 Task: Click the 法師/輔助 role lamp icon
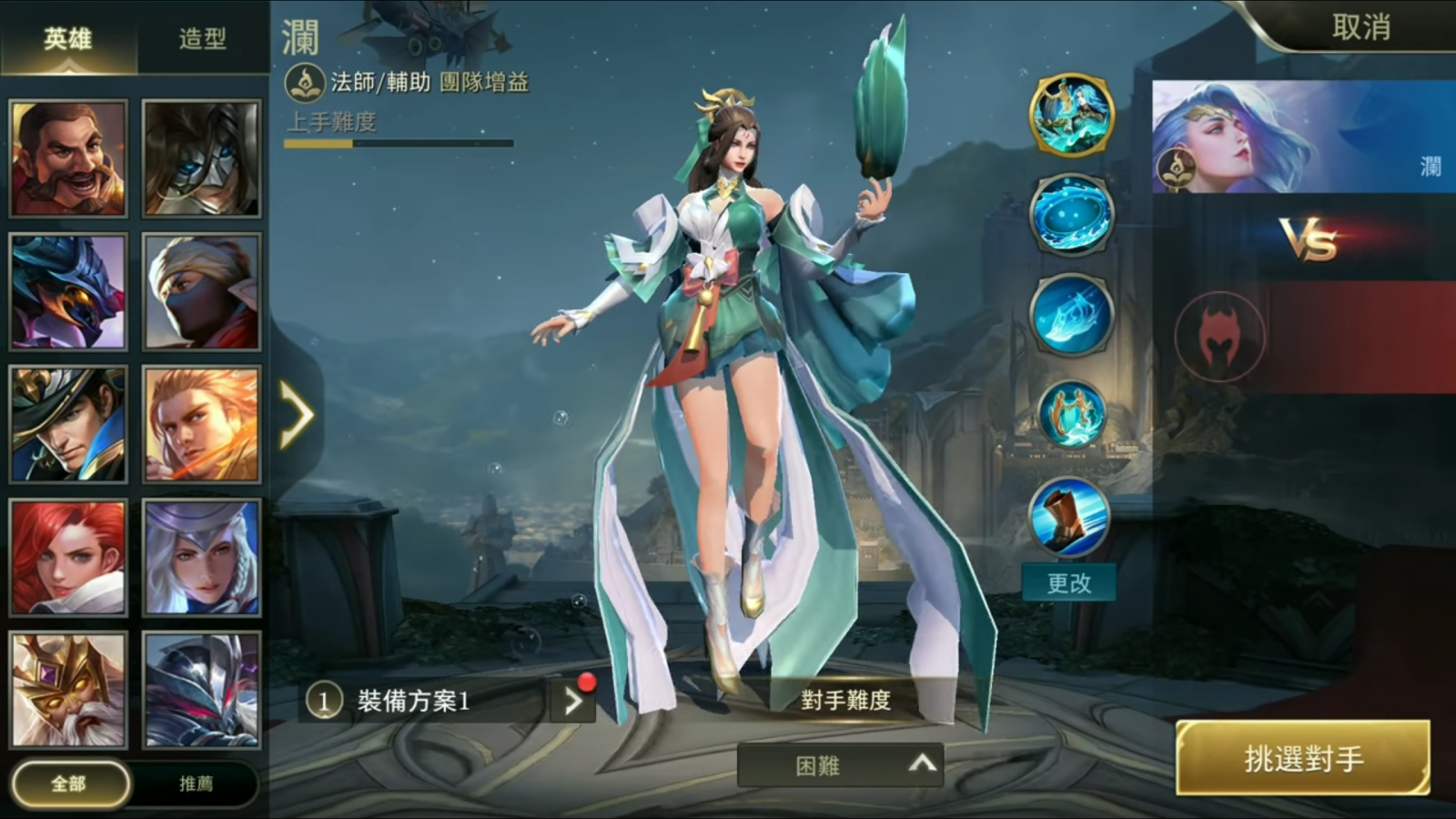pos(307,84)
